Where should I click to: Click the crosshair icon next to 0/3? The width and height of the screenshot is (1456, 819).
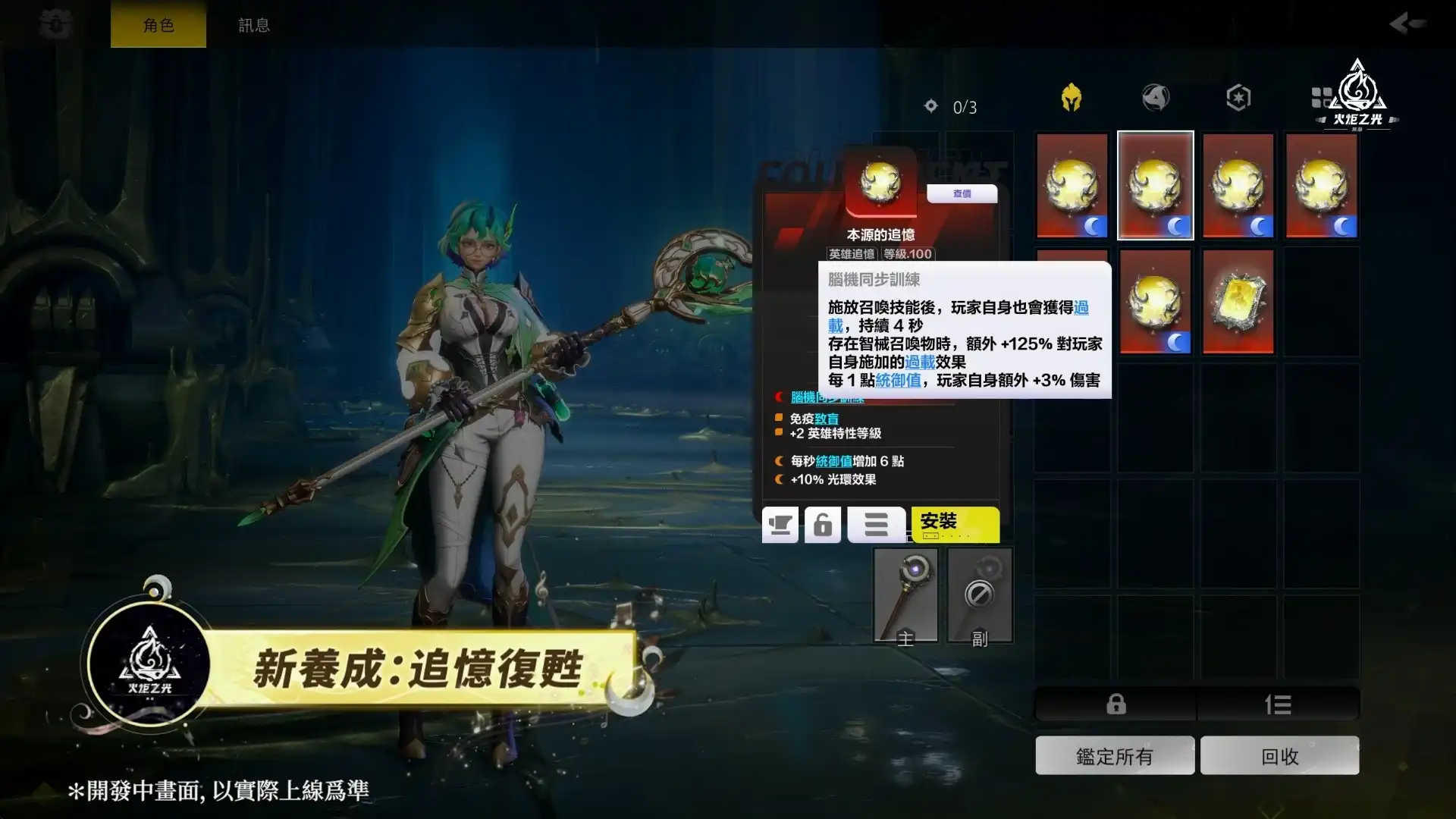click(x=931, y=106)
